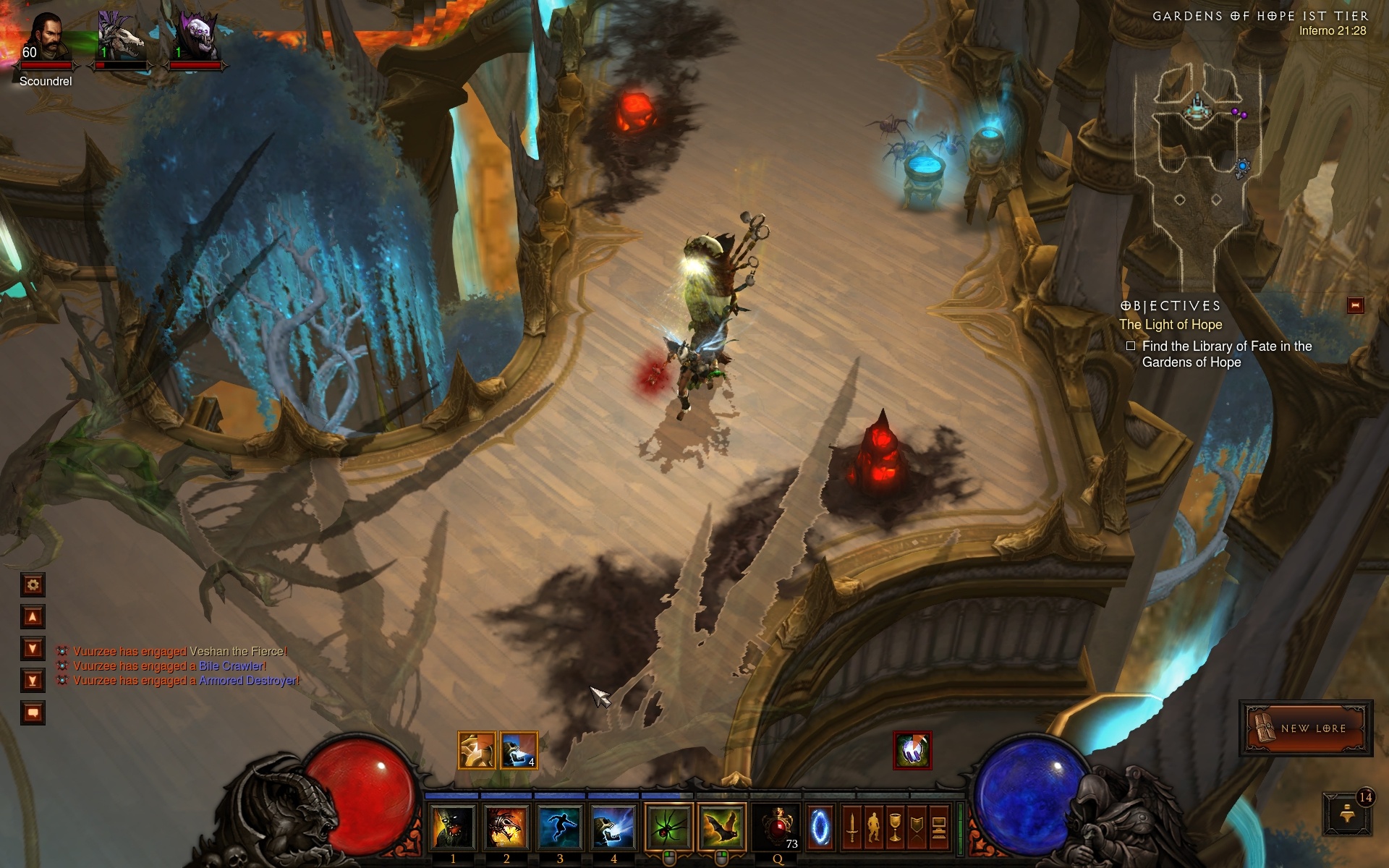Screen dimensions: 1389x868
Task: Click the New Lore button
Action: click(x=1306, y=728)
